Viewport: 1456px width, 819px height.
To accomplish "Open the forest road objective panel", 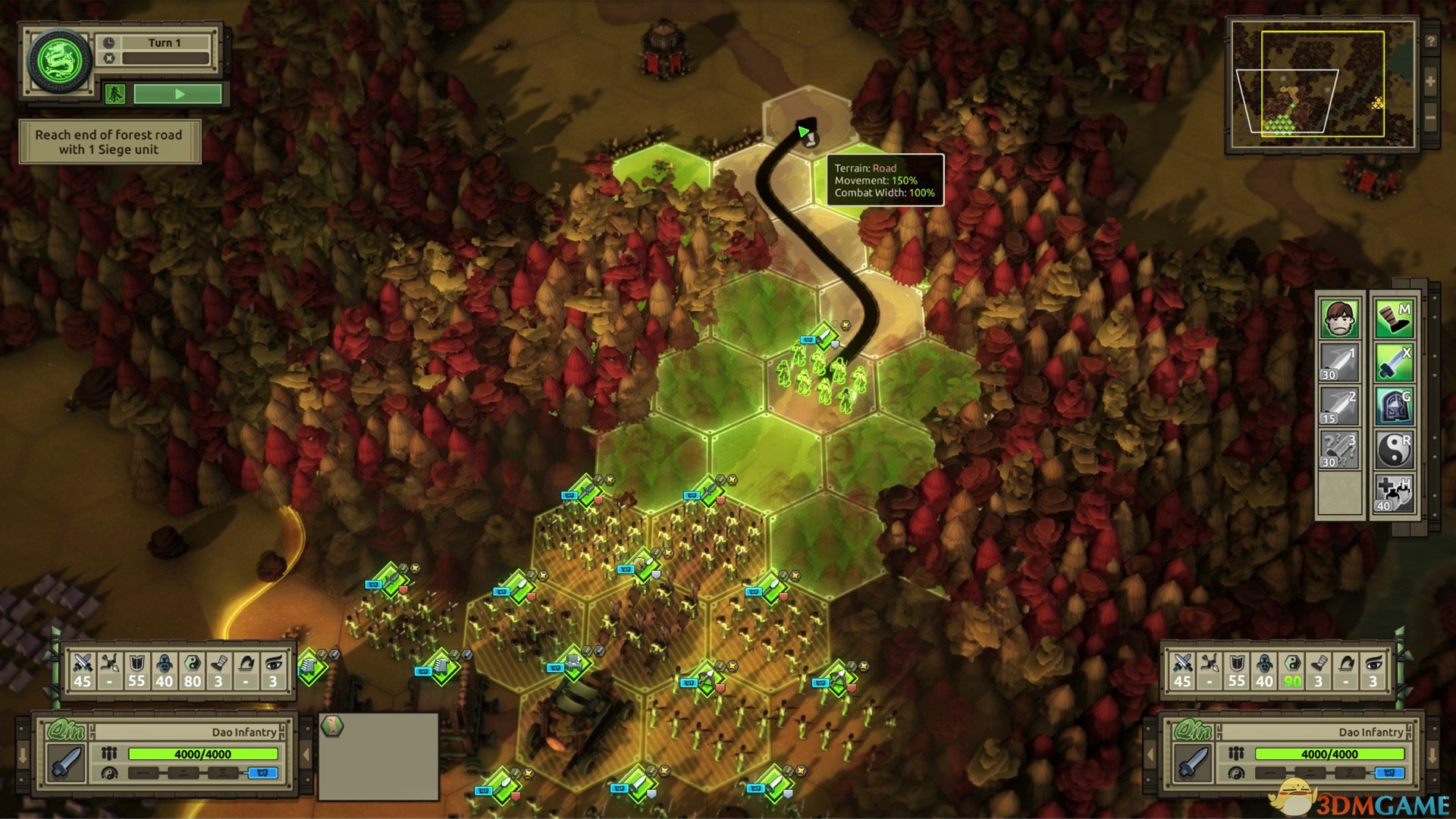I will click(109, 142).
